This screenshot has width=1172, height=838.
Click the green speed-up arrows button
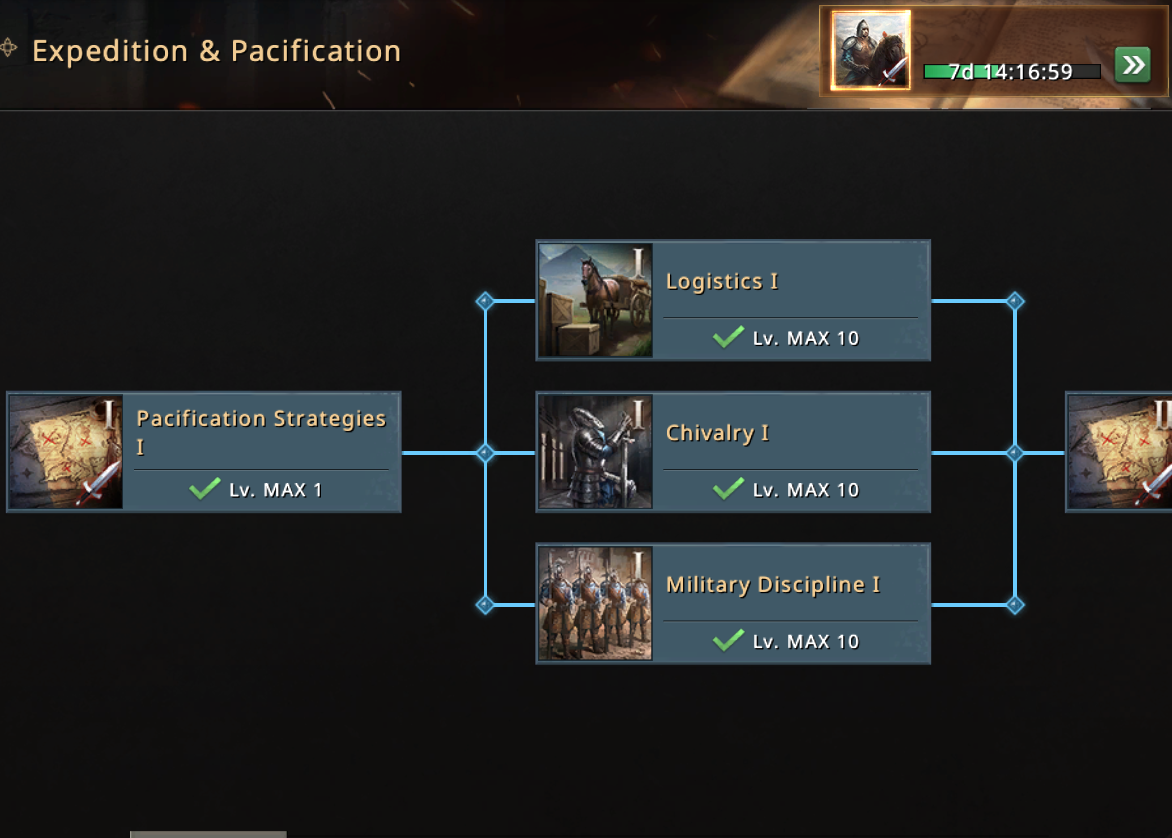point(1132,66)
